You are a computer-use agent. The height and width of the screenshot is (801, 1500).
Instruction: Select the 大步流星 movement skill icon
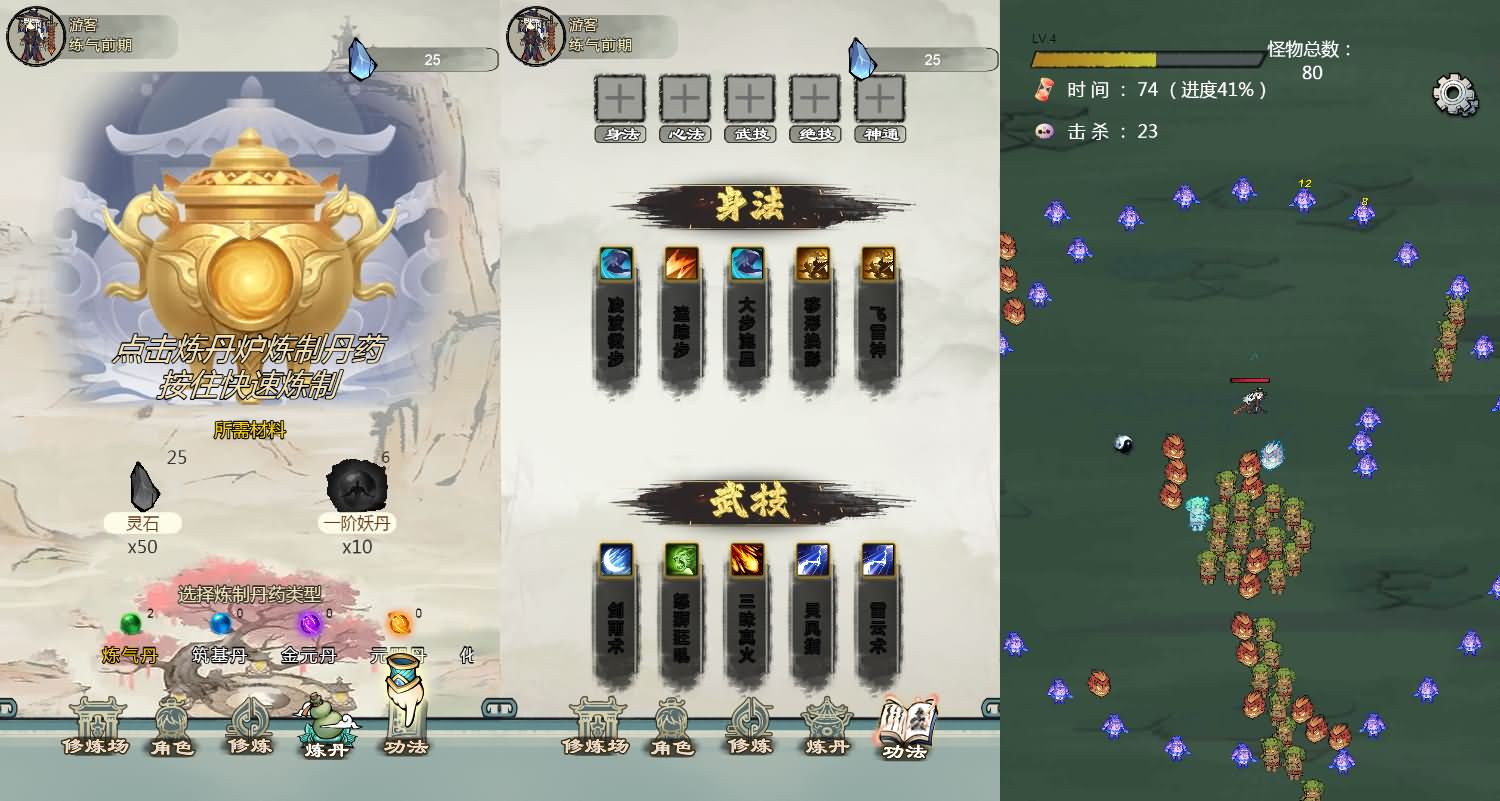pos(747,265)
